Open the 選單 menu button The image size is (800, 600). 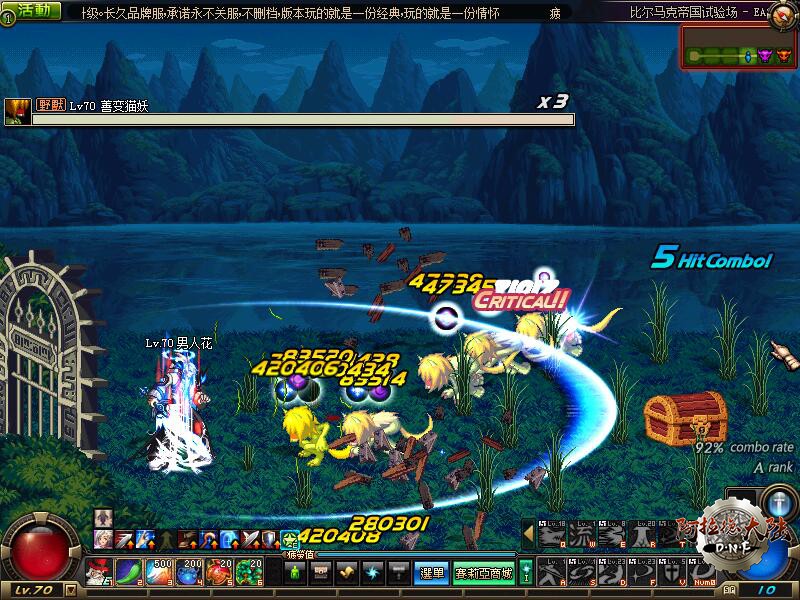[431, 573]
